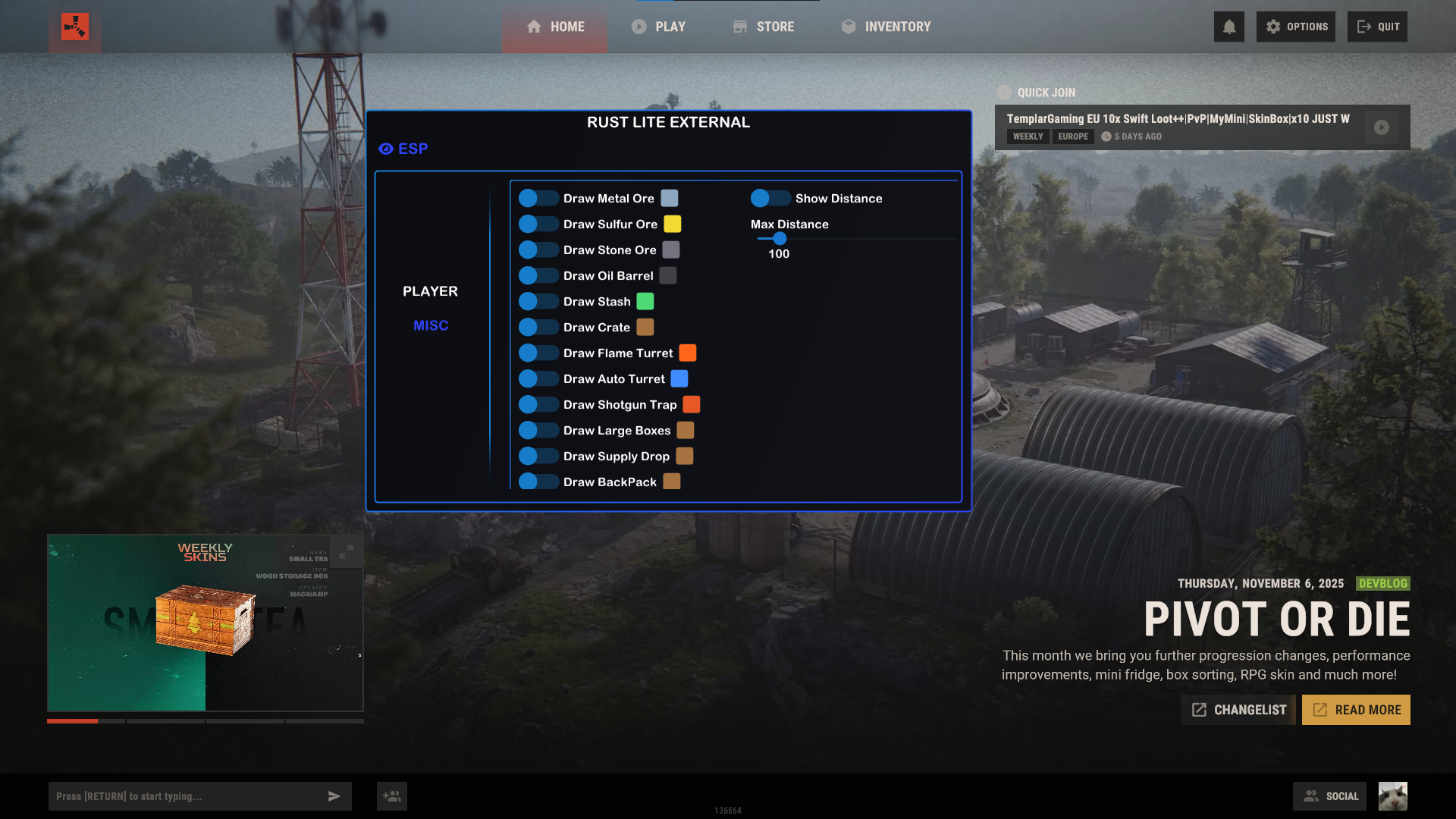Join the quick join server with the play arrow
This screenshot has height=819, width=1456.
tap(1382, 127)
